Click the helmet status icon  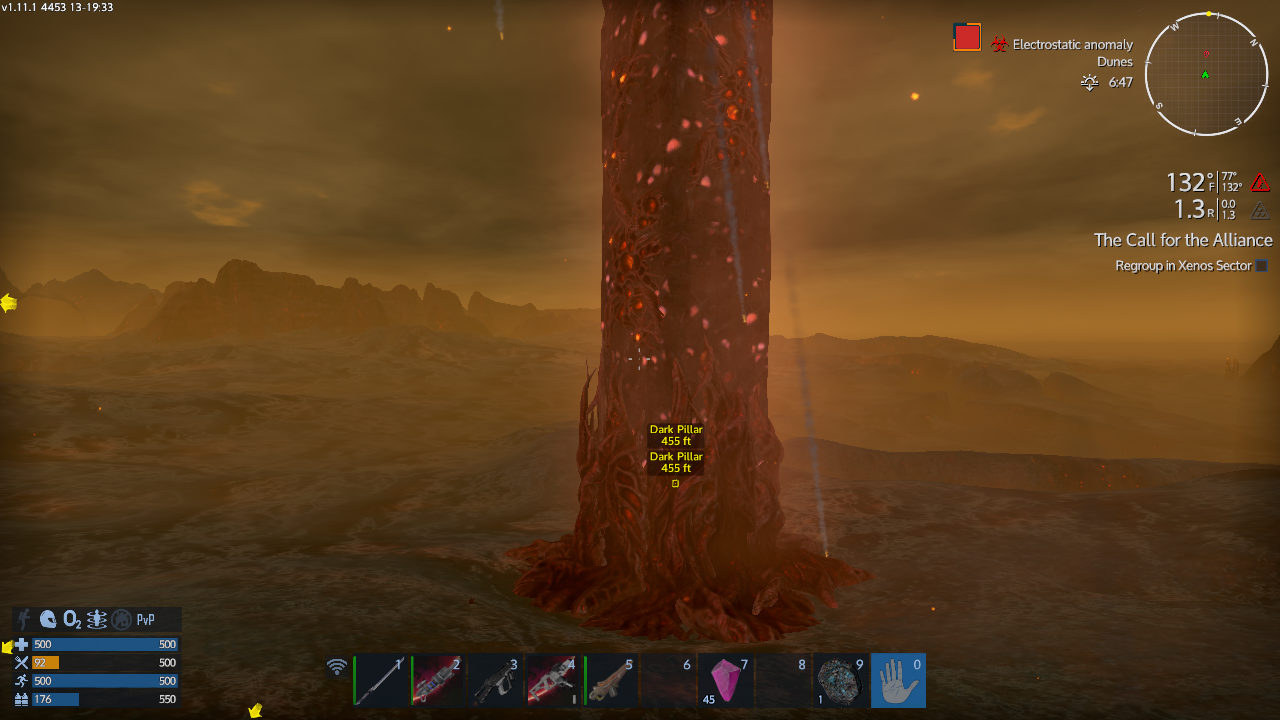[48, 619]
